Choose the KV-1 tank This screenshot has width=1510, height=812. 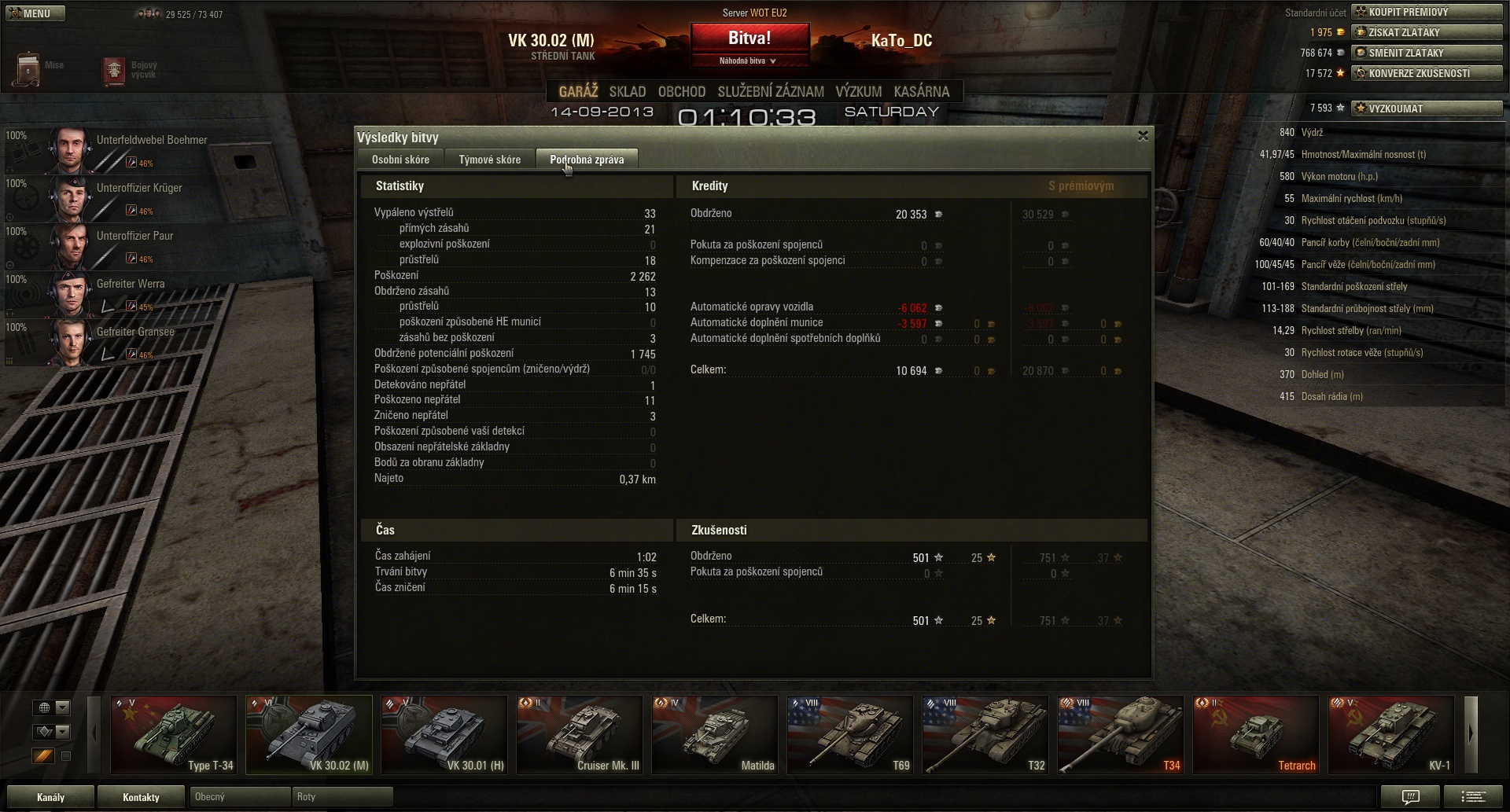point(1390,735)
